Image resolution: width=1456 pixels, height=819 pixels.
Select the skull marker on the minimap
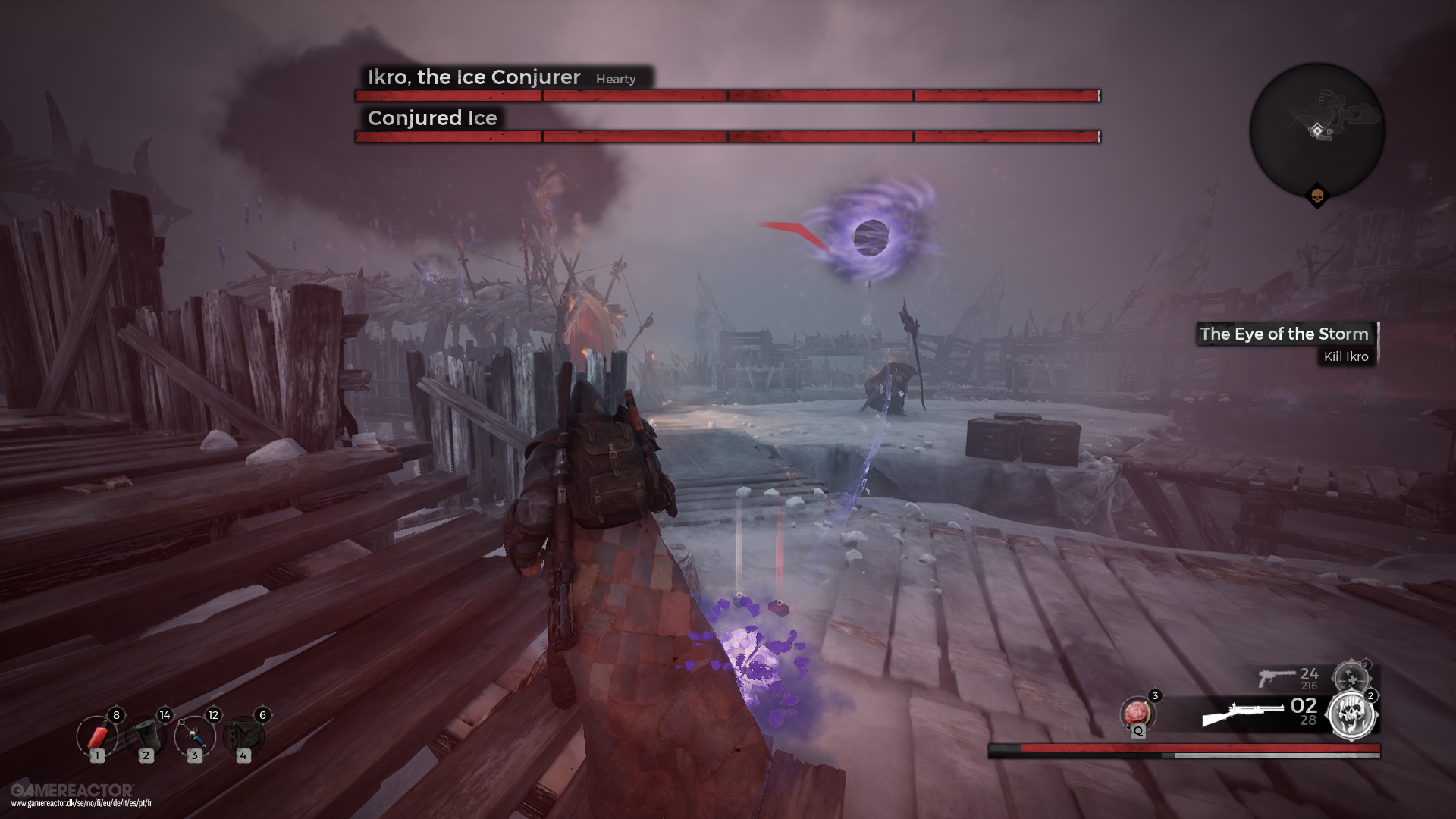[x=1317, y=197]
